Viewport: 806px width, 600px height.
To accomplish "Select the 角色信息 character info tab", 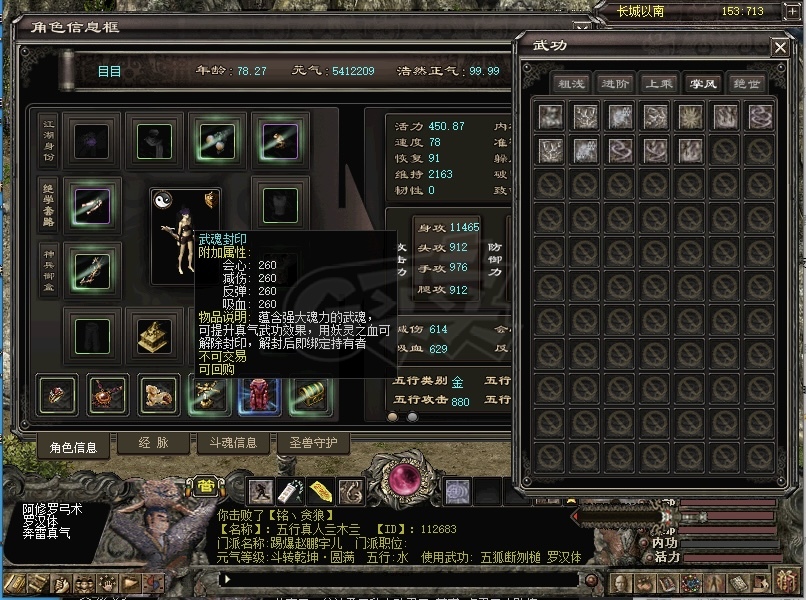I will click(73, 446).
